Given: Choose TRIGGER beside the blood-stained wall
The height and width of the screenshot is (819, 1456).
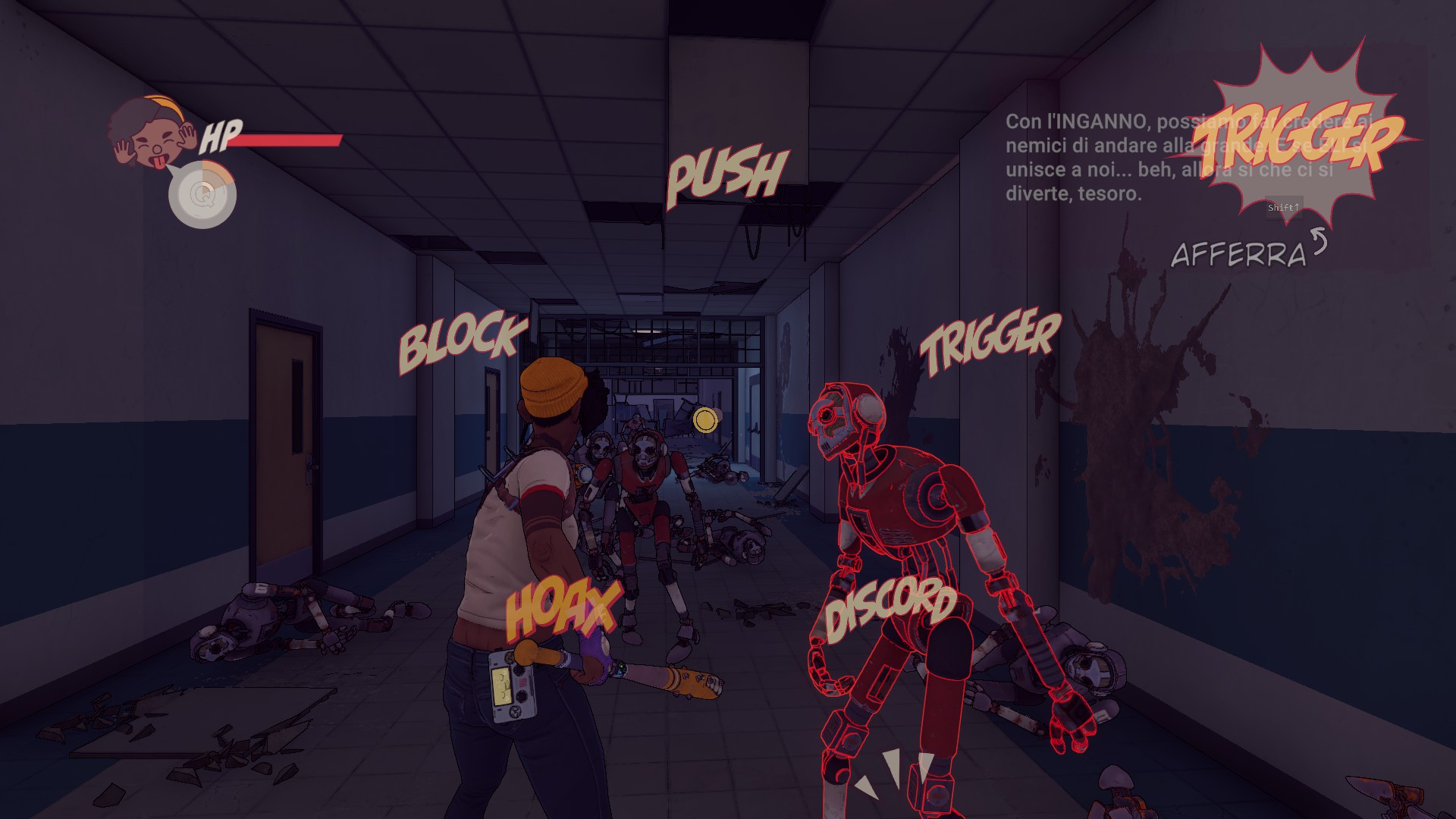Looking at the screenshot, I should [990, 340].
